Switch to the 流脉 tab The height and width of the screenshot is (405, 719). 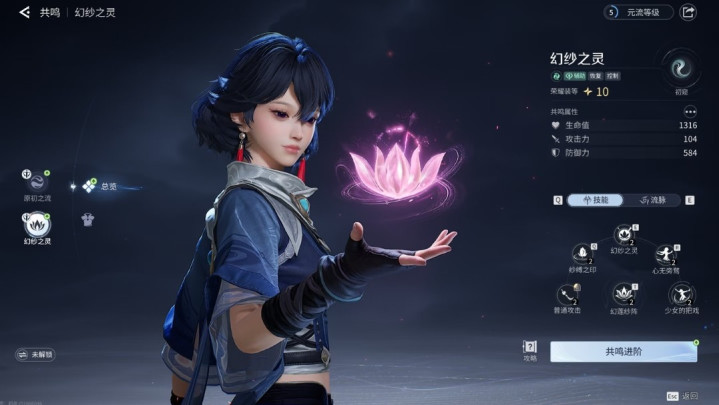click(651, 200)
